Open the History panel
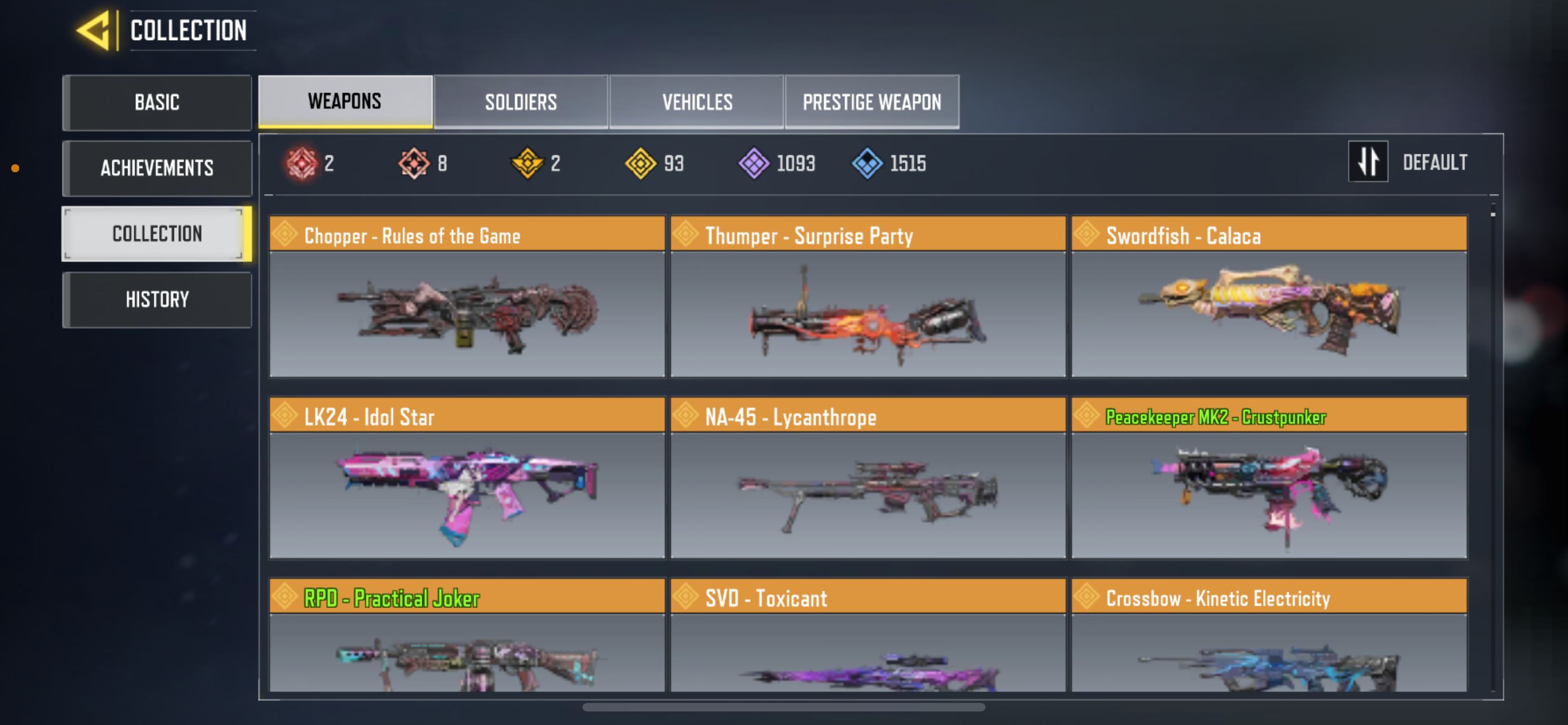Screen dimensions: 1568x725 [157, 299]
